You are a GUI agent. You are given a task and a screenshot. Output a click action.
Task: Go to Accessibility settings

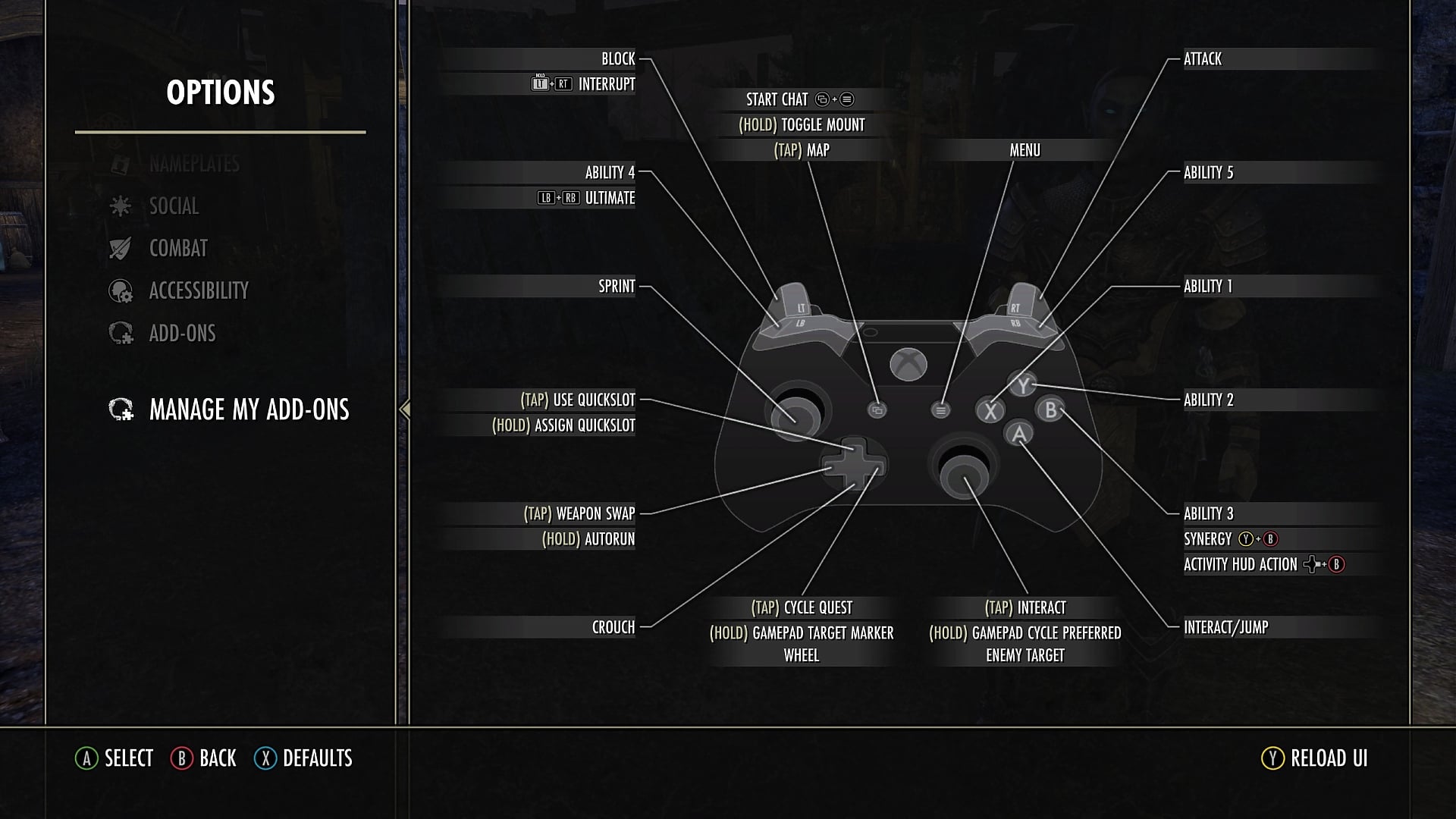coord(198,291)
